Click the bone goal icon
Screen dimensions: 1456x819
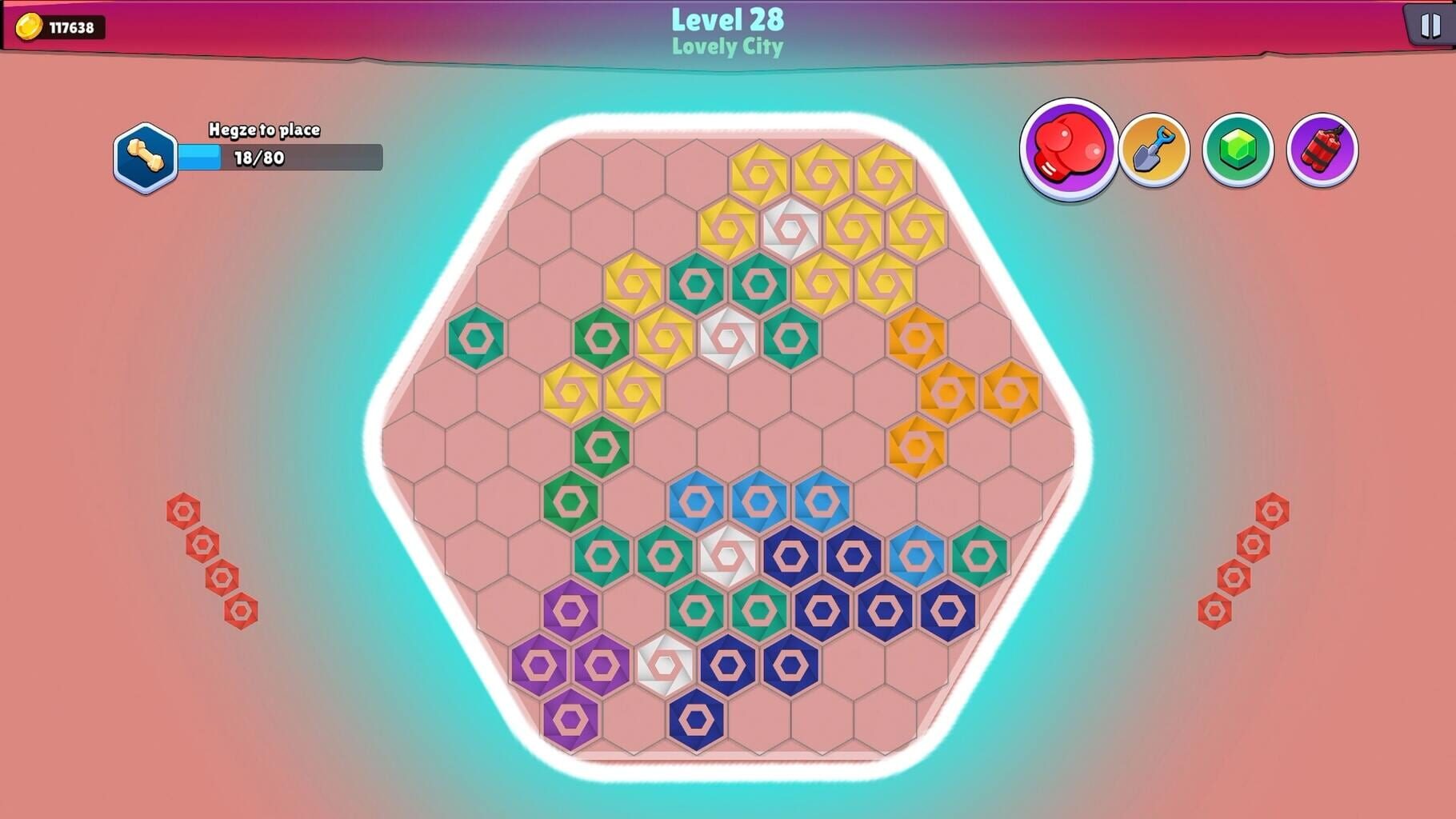coord(146,153)
